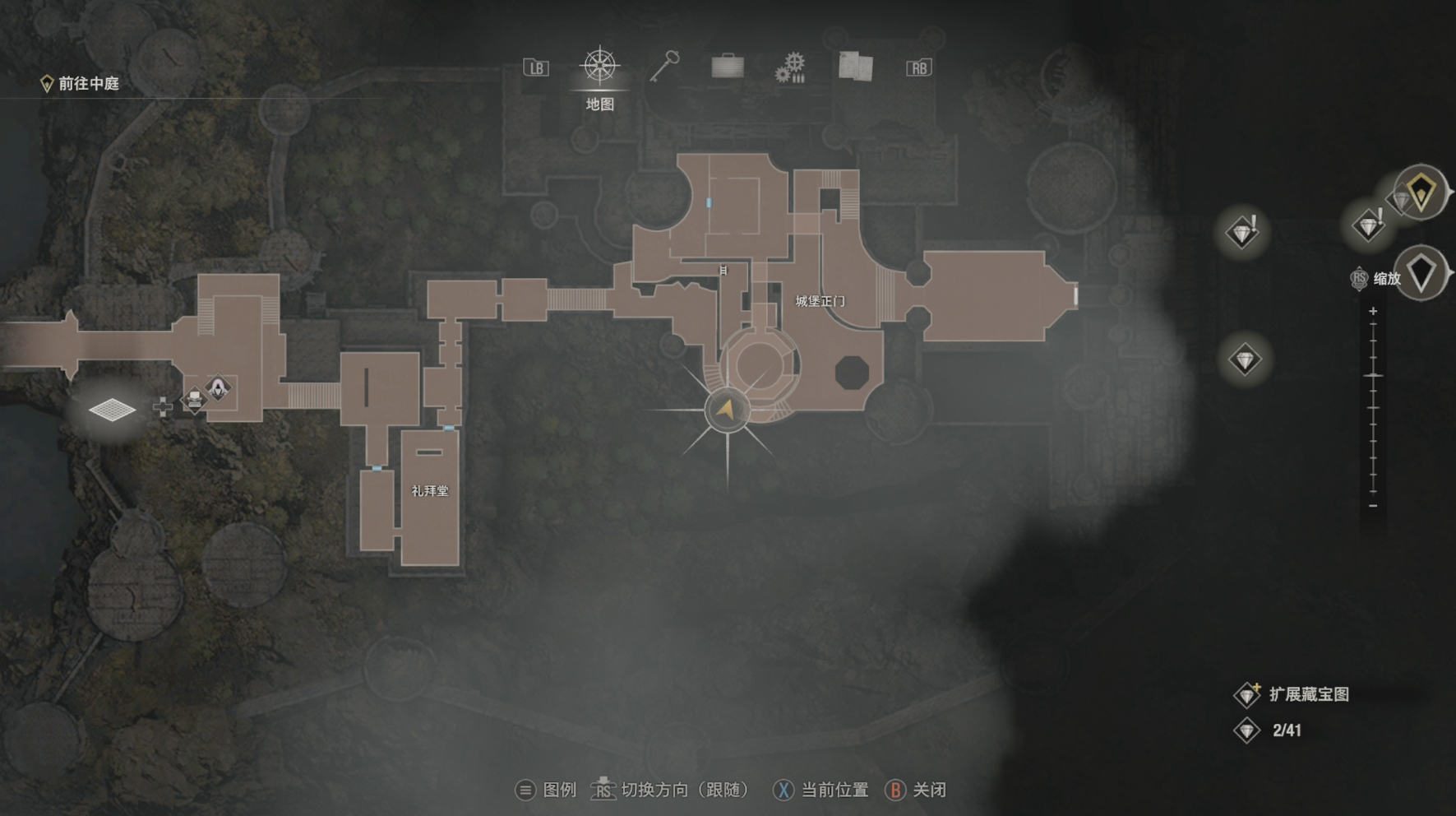This screenshot has width=1456, height=816.
Task: Select the typewriter save point marker
Action: click(x=194, y=401)
